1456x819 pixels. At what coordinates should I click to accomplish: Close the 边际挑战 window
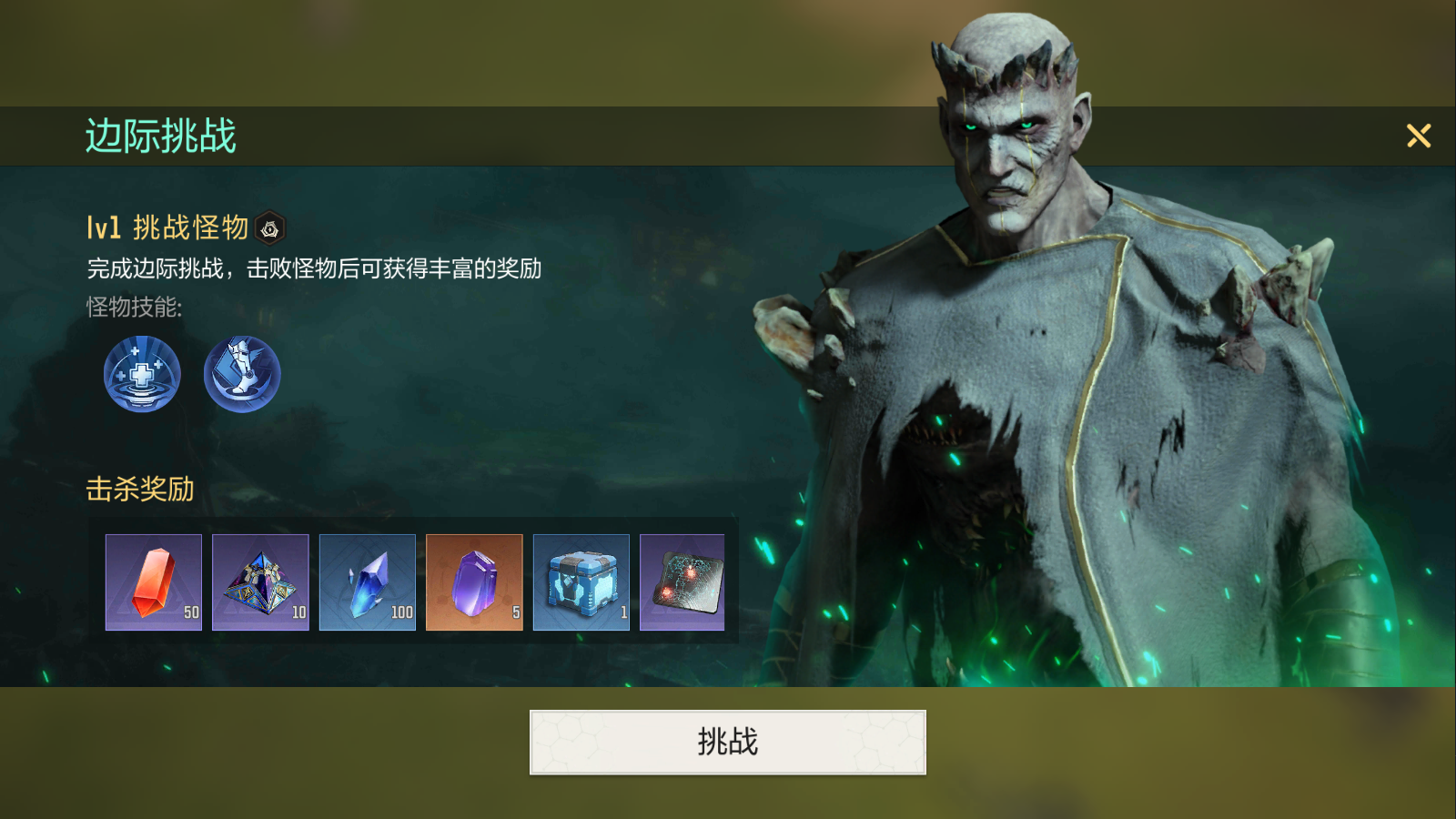click(x=1419, y=136)
